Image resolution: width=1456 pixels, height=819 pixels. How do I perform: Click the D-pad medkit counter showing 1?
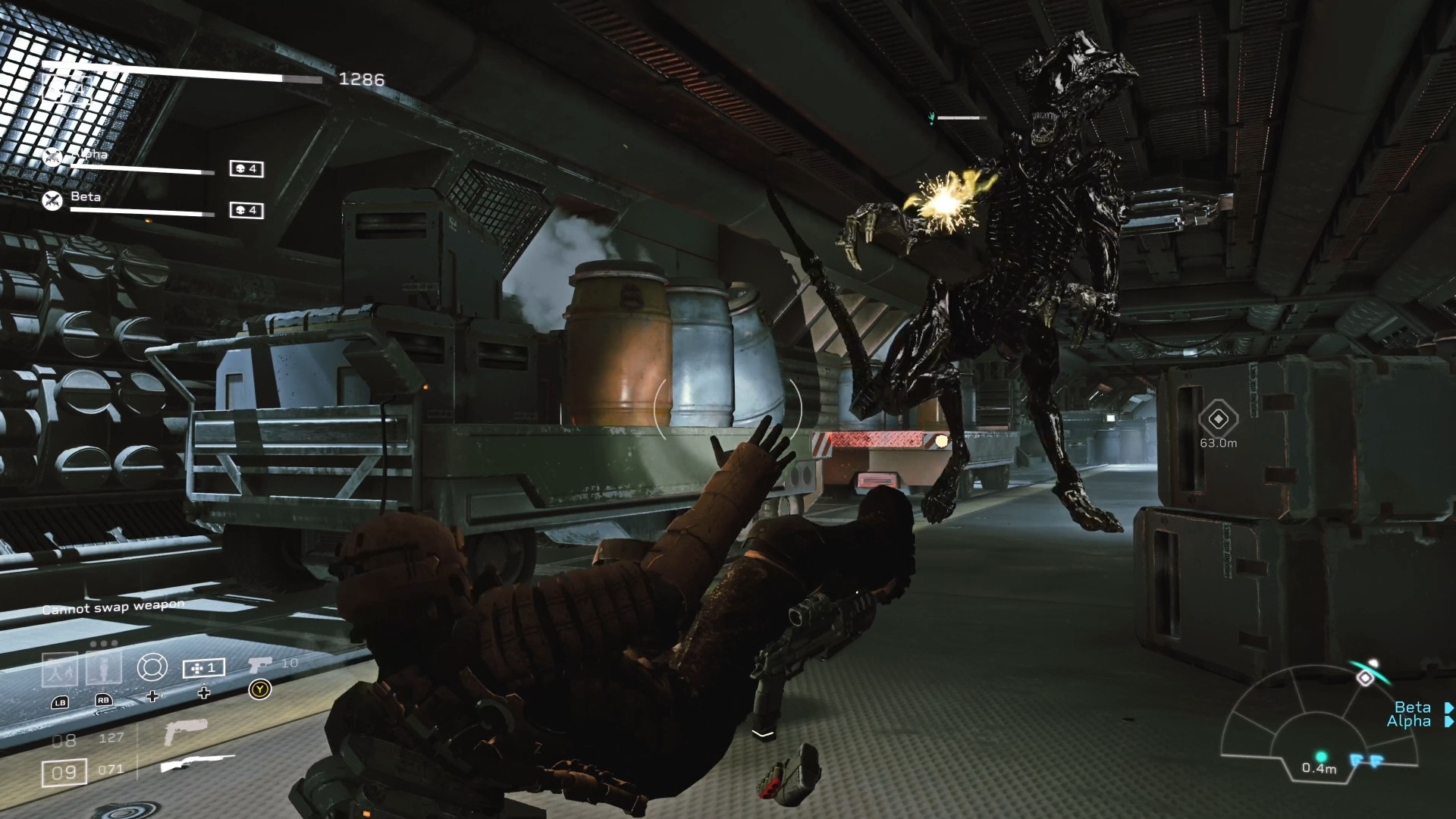click(x=203, y=668)
